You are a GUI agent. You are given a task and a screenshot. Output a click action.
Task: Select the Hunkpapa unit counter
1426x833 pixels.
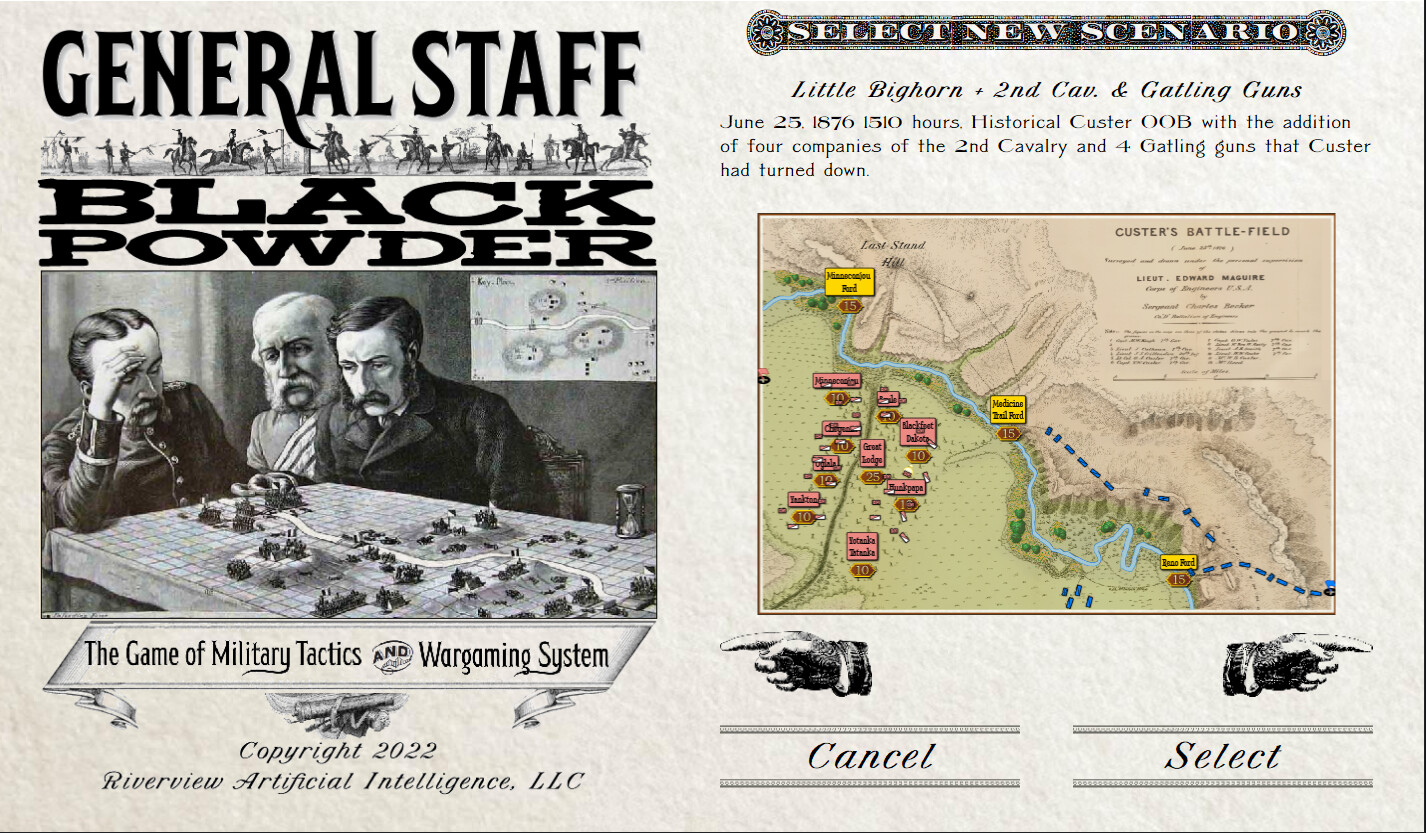click(905, 488)
